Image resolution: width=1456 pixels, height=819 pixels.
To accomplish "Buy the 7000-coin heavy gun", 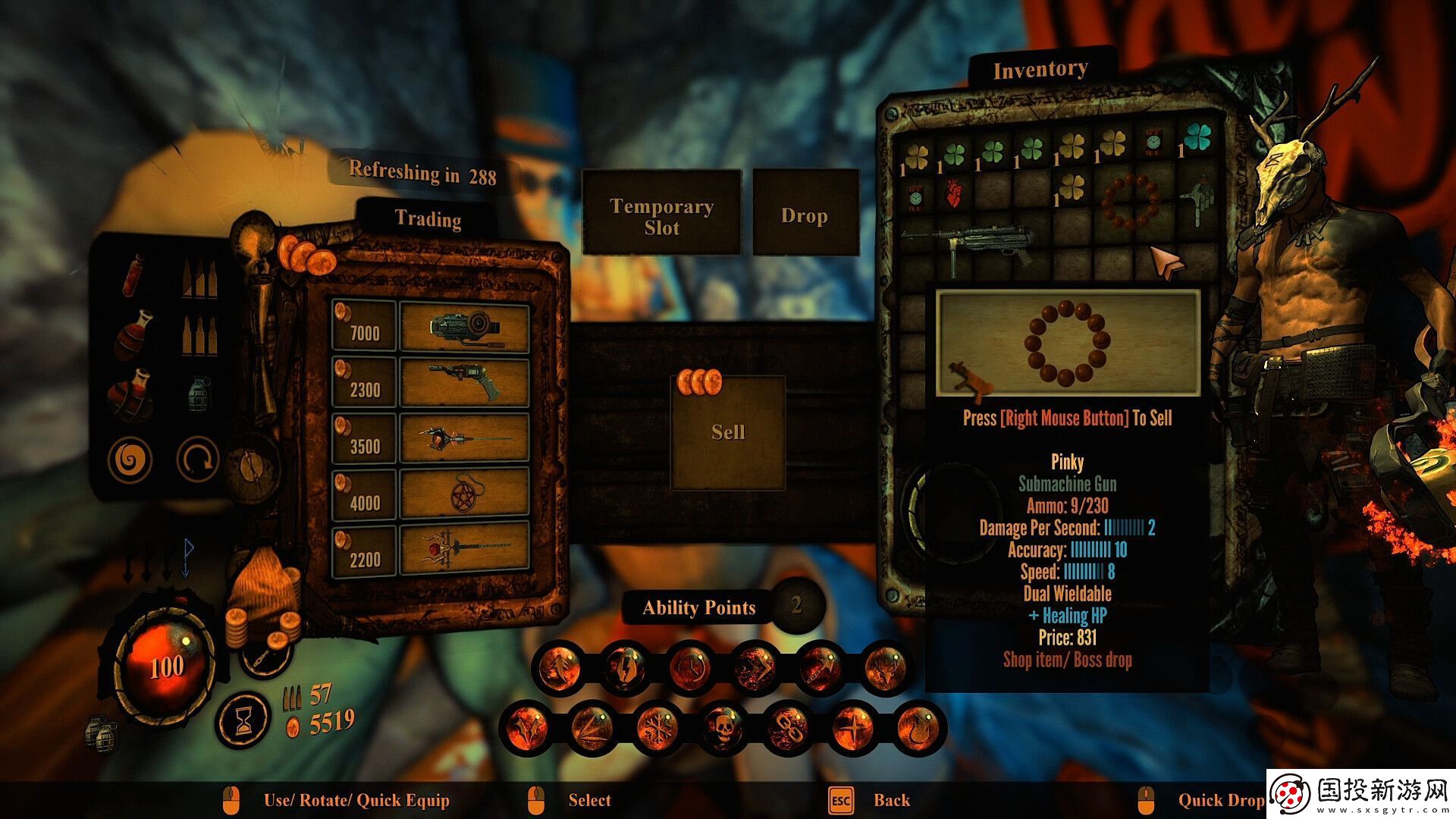I will pos(464,328).
